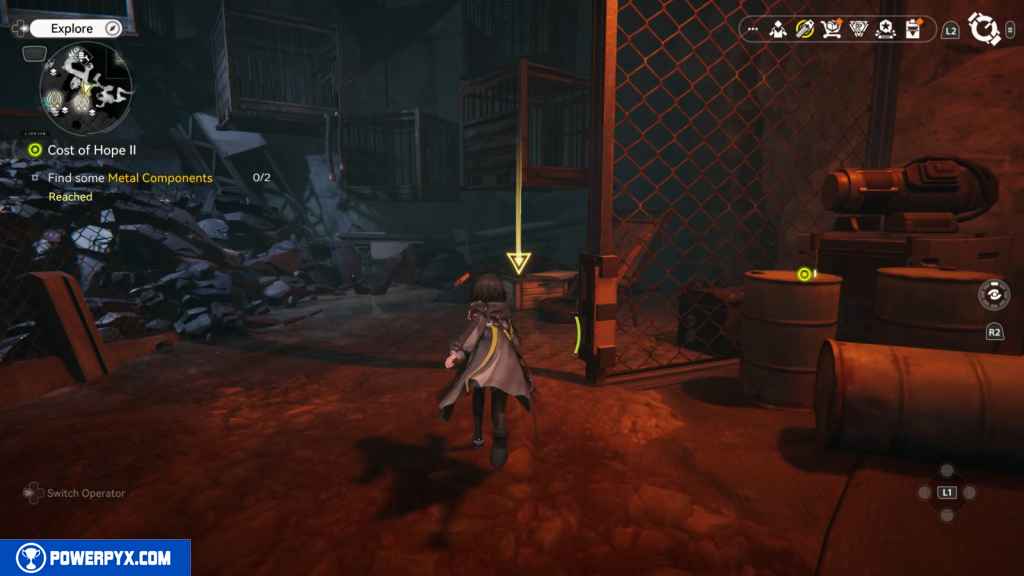1024x576 pixels.
Task: Open the operator character icon
Action: coord(777,30)
